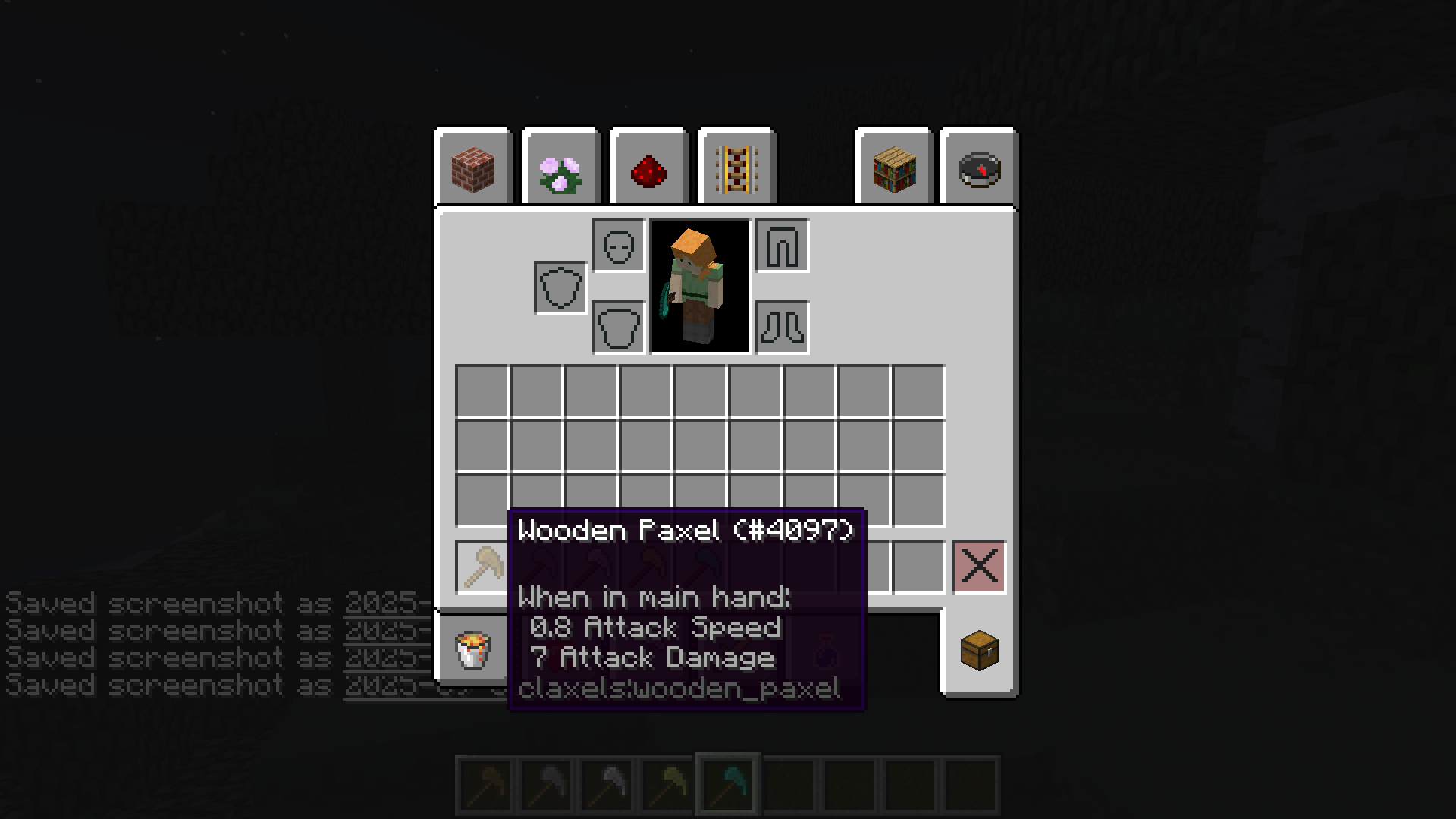Click the player model preview
This screenshot has height=819, width=1456.
point(698,287)
